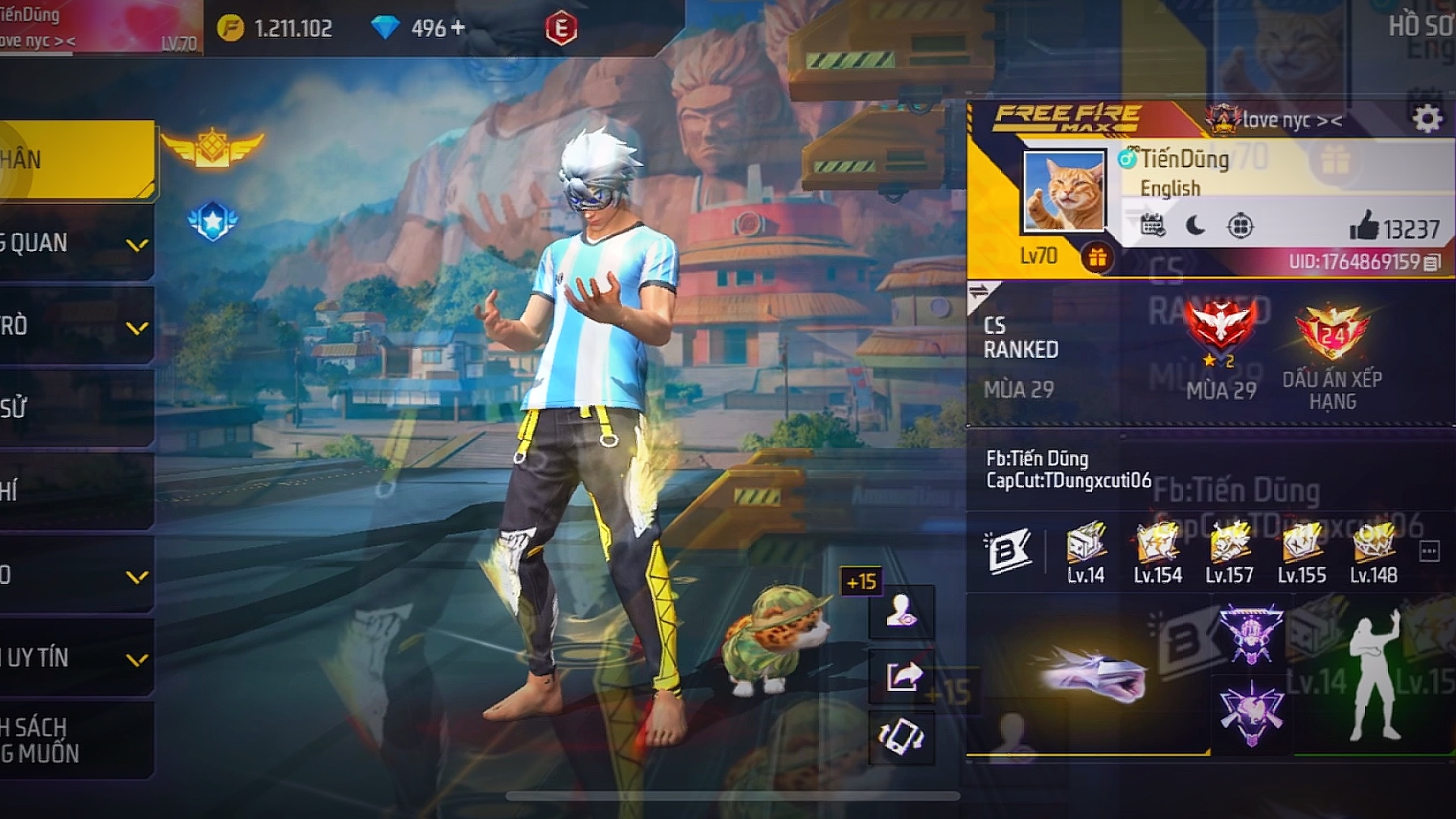This screenshot has height=819, width=1456.
Task: Expand the UY TÍN menu section
Action: [x=137, y=660]
